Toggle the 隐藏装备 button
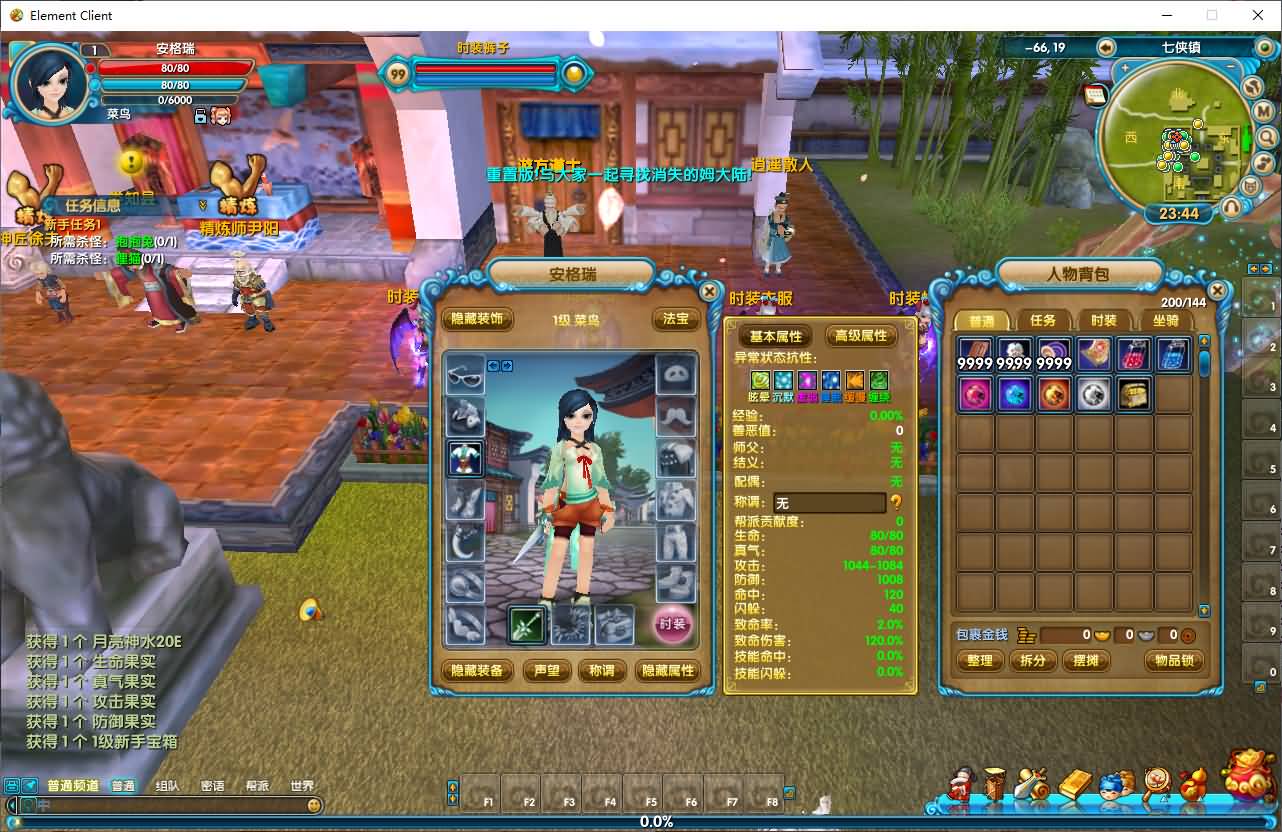The image size is (1282, 832). (477, 670)
